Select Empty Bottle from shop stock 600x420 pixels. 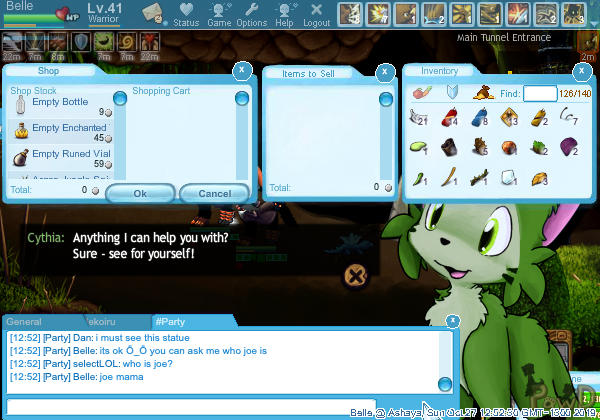pyautogui.click(x=60, y=103)
